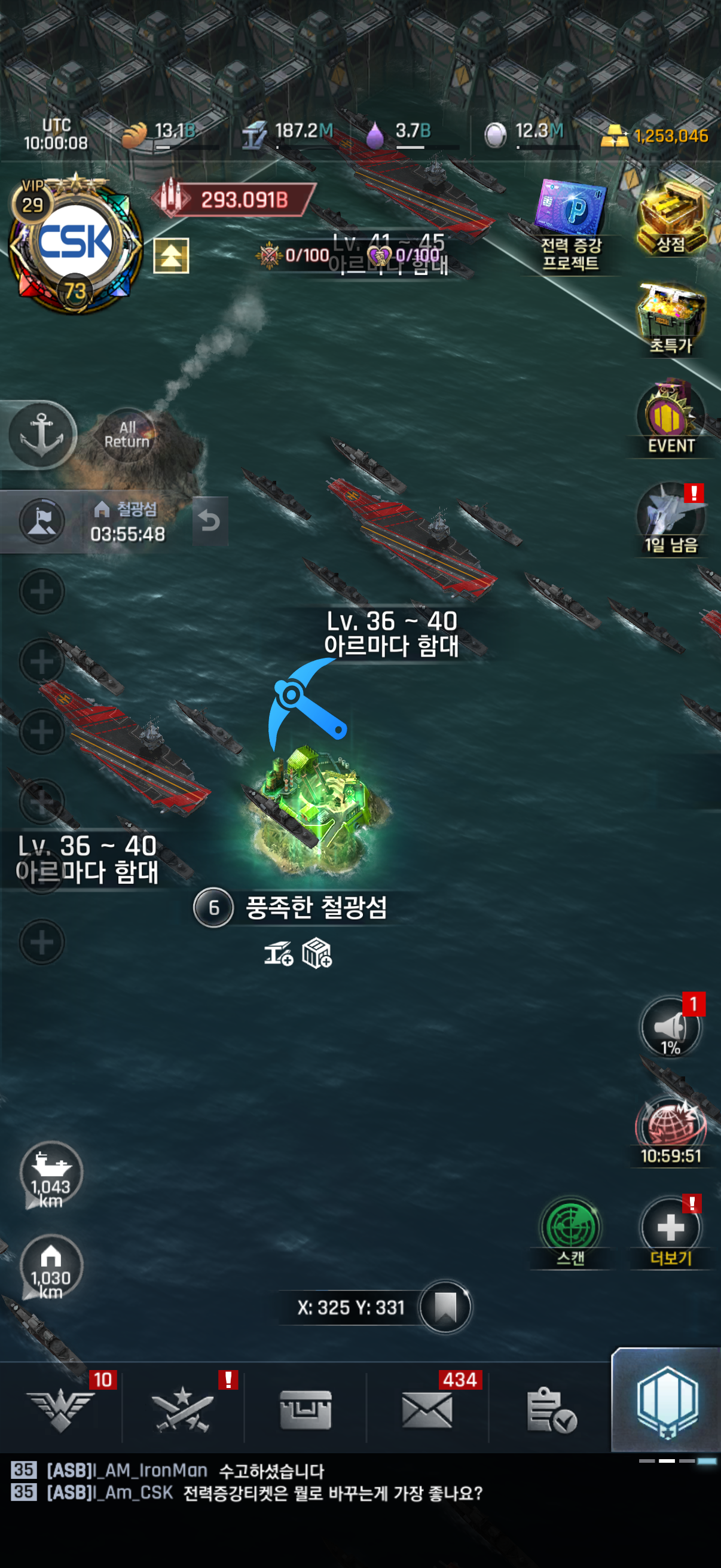Open the alliance wings menu
721x1568 pixels.
(x=61, y=1410)
